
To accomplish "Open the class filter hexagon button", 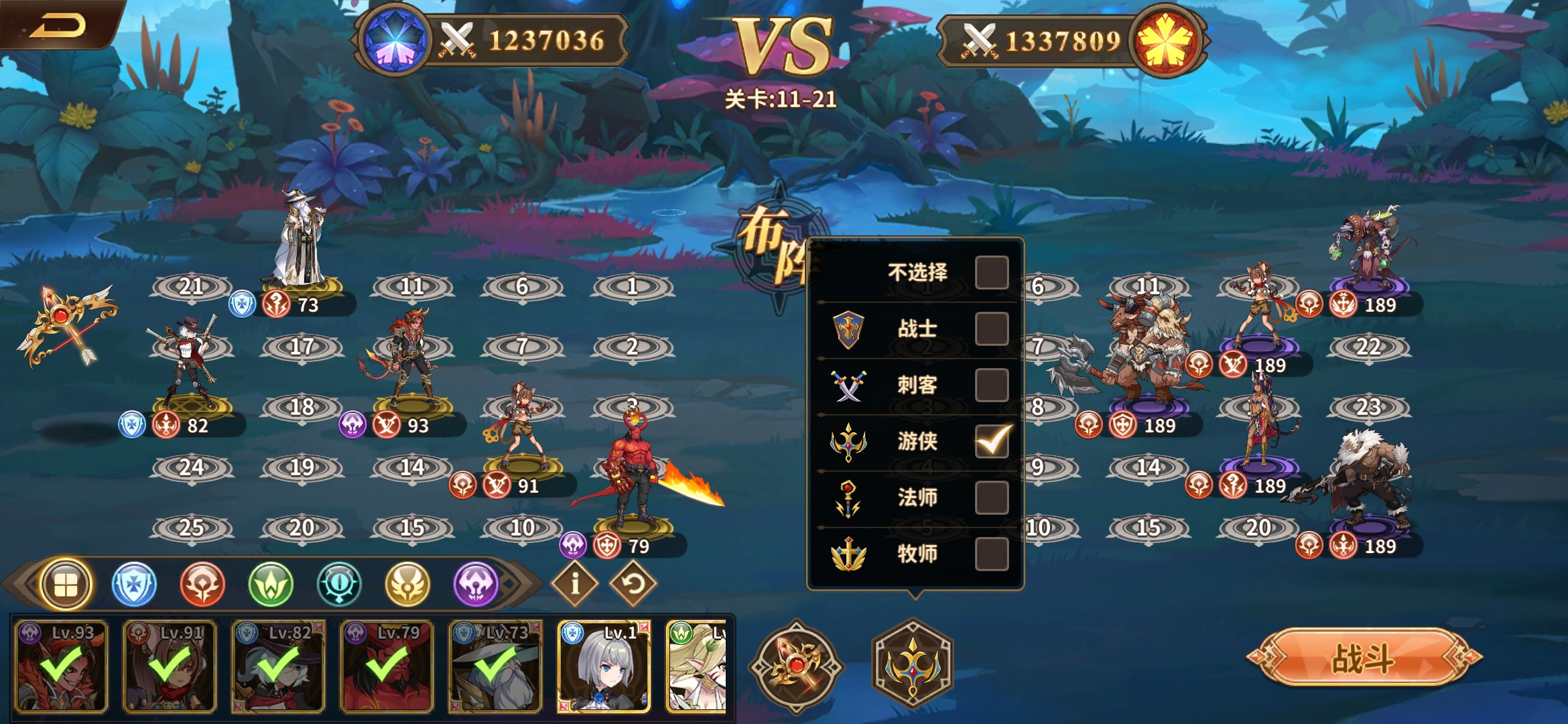I will (x=912, y=665).
